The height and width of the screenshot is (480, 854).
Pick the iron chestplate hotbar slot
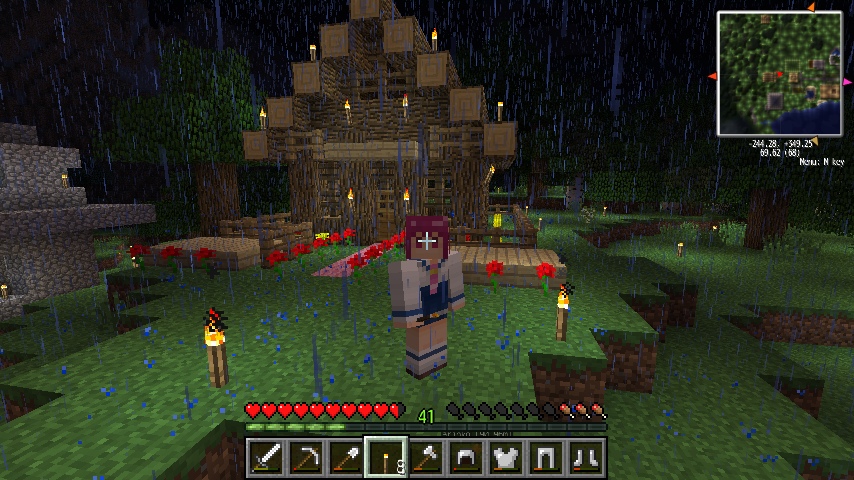click(505, 458)
